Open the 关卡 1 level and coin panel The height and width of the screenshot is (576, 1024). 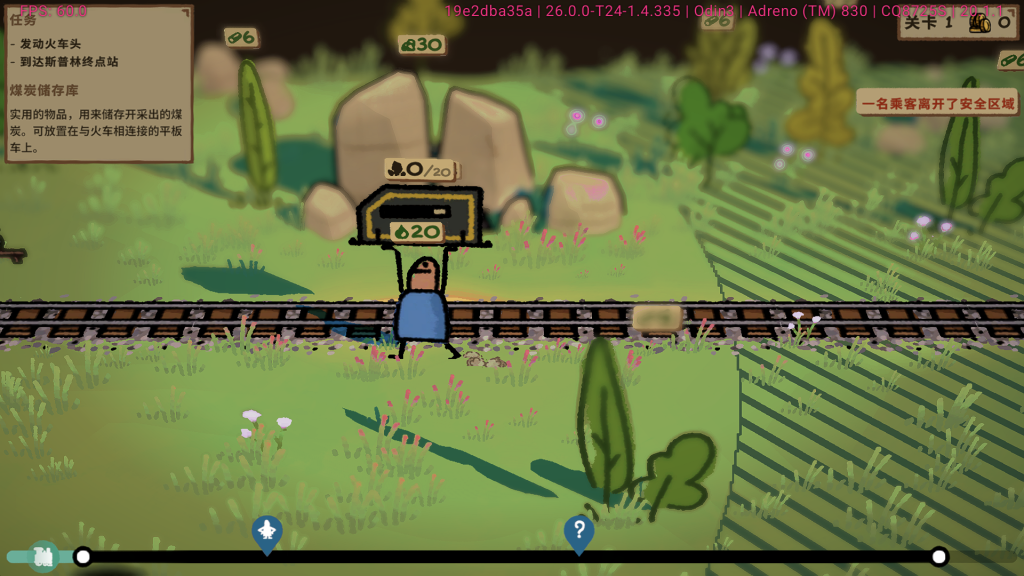point(957,22)
